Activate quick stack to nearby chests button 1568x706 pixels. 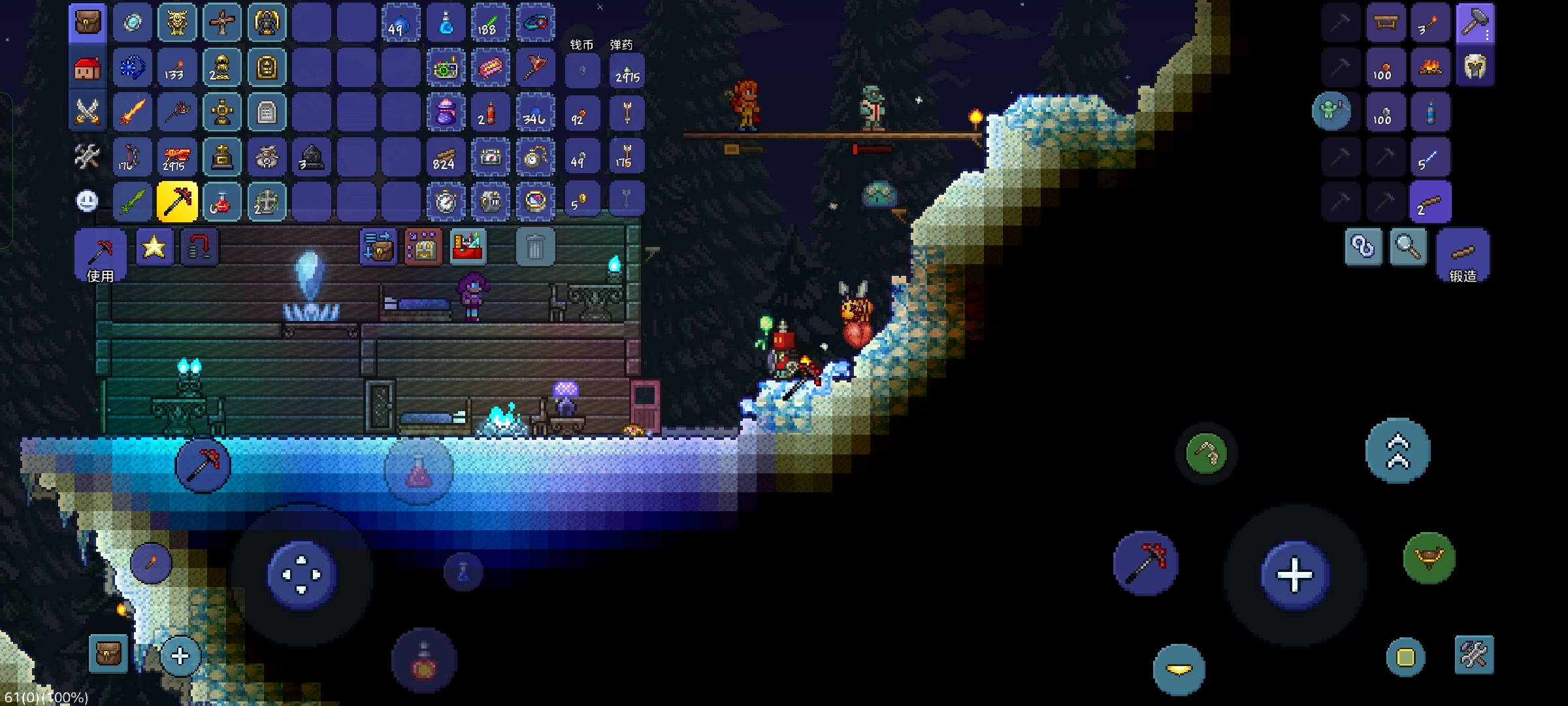pos(423,247)
